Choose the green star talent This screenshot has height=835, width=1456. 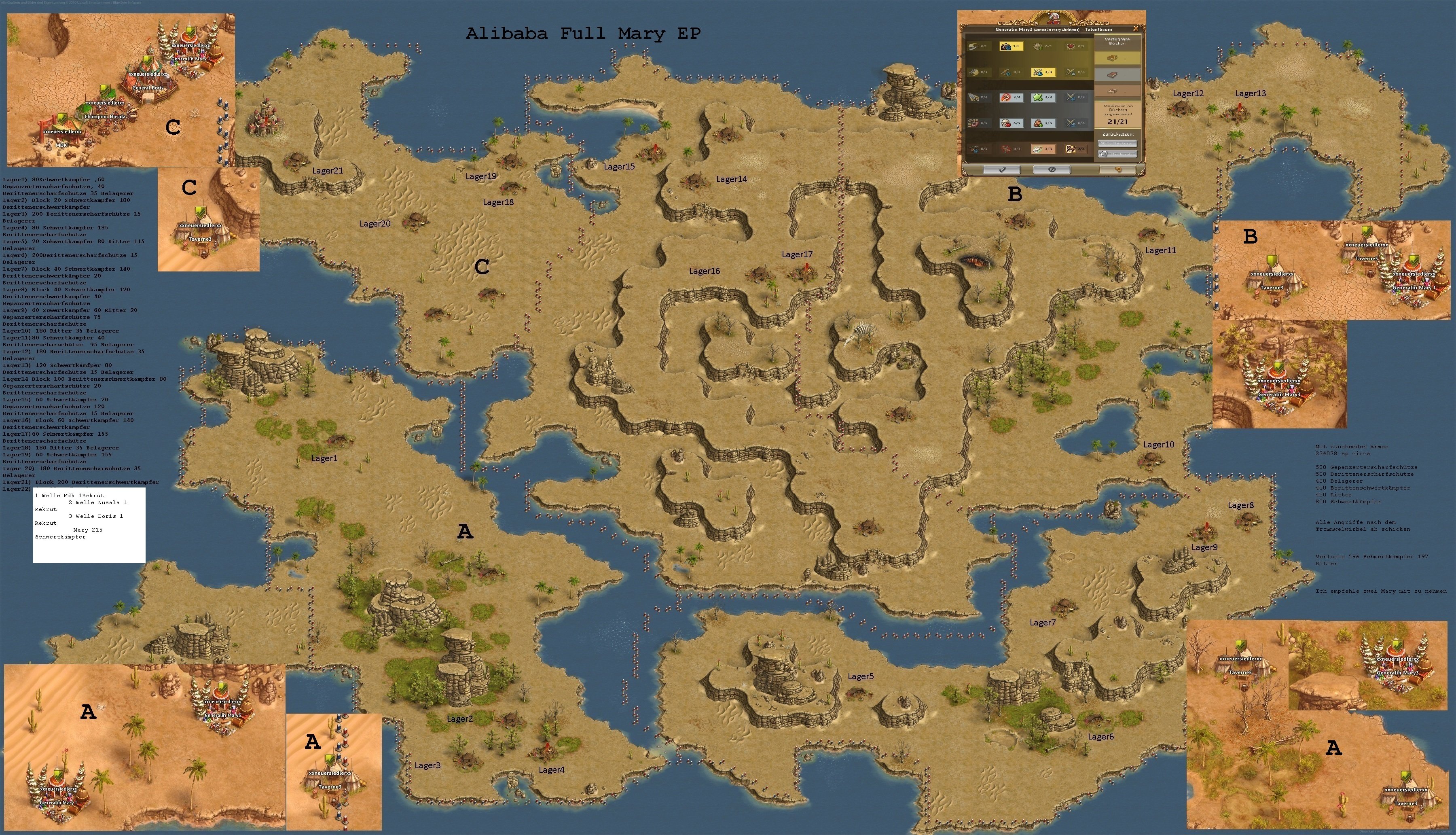[1043, 97]
